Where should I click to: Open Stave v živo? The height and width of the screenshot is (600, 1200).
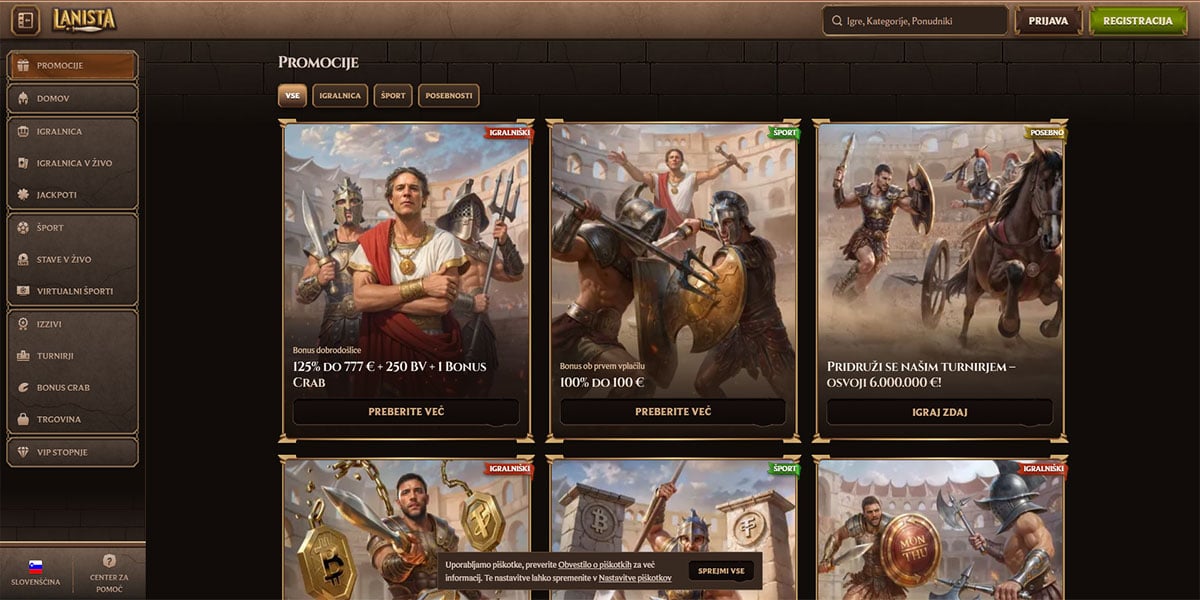pyautogui.click(x=72, y=260)
